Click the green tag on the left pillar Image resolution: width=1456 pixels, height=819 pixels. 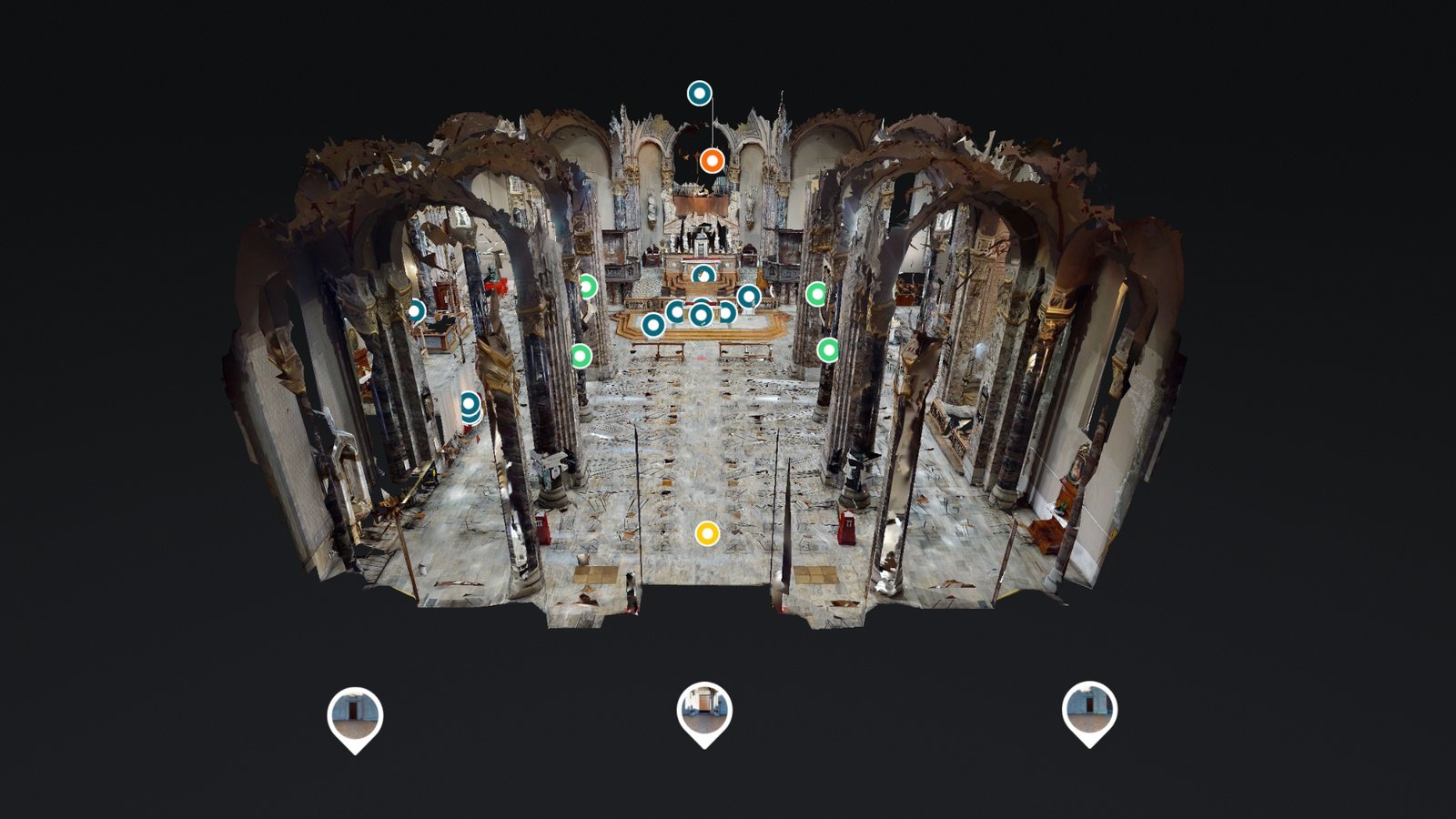pyautogui.click(x=588, y=285)
